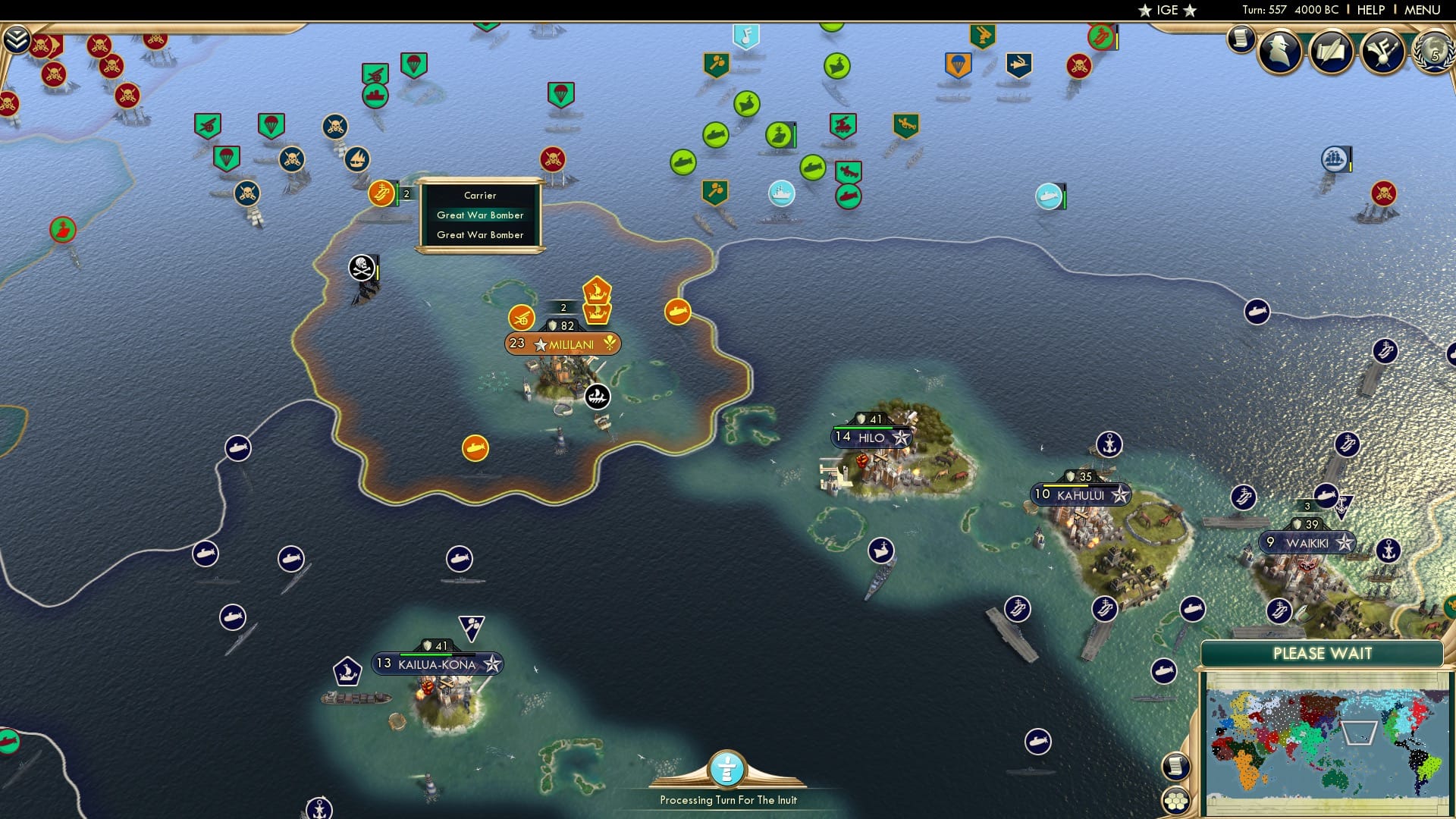
Task: Click the laurel world icon showing 5
Action: (x=1433, y=53)
